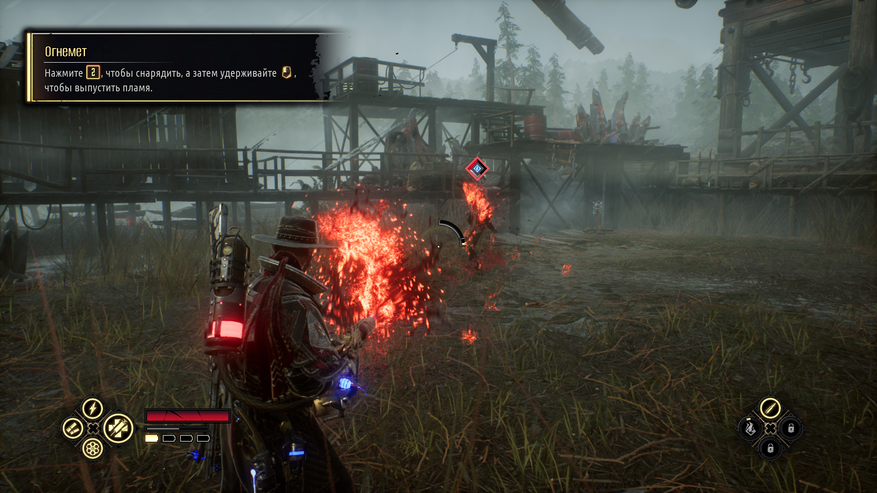Choose the revolver cylinder icon
This screenshot has width=877, height=493.
coord(91,447)
